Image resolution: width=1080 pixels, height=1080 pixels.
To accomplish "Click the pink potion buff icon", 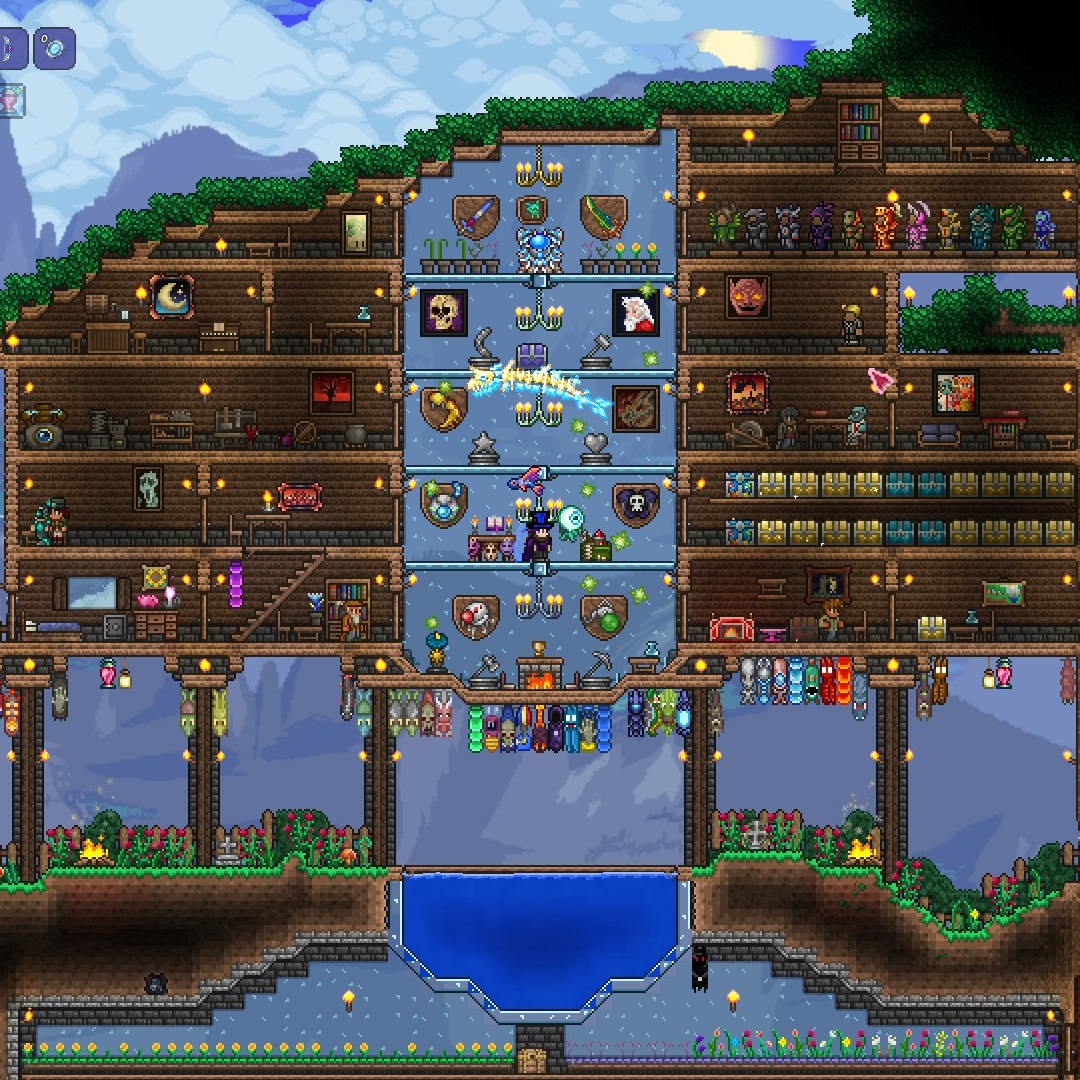I will (x=10, y=101).
